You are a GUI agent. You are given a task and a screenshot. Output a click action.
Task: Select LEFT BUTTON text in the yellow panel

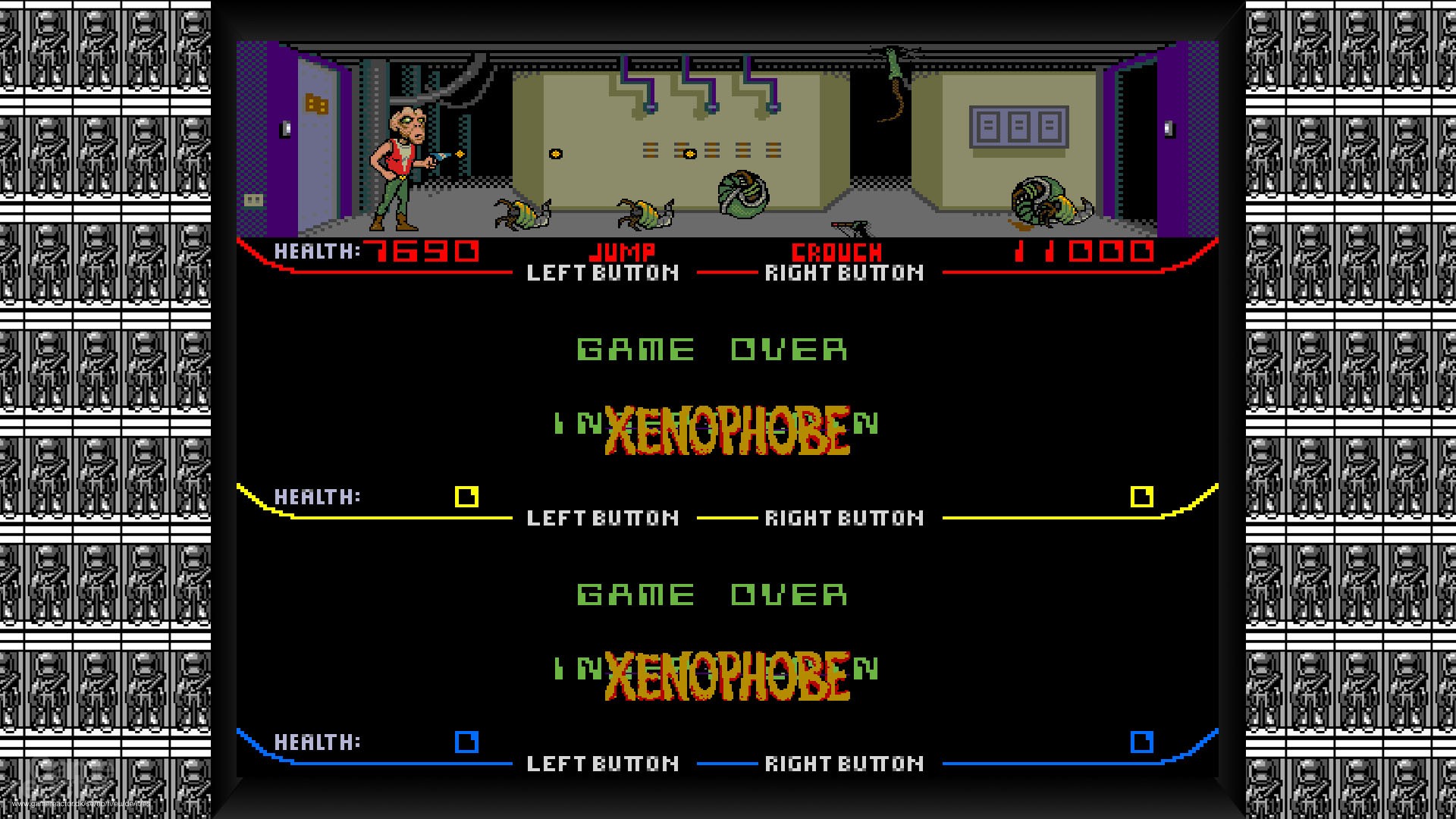tap(603, 518)
